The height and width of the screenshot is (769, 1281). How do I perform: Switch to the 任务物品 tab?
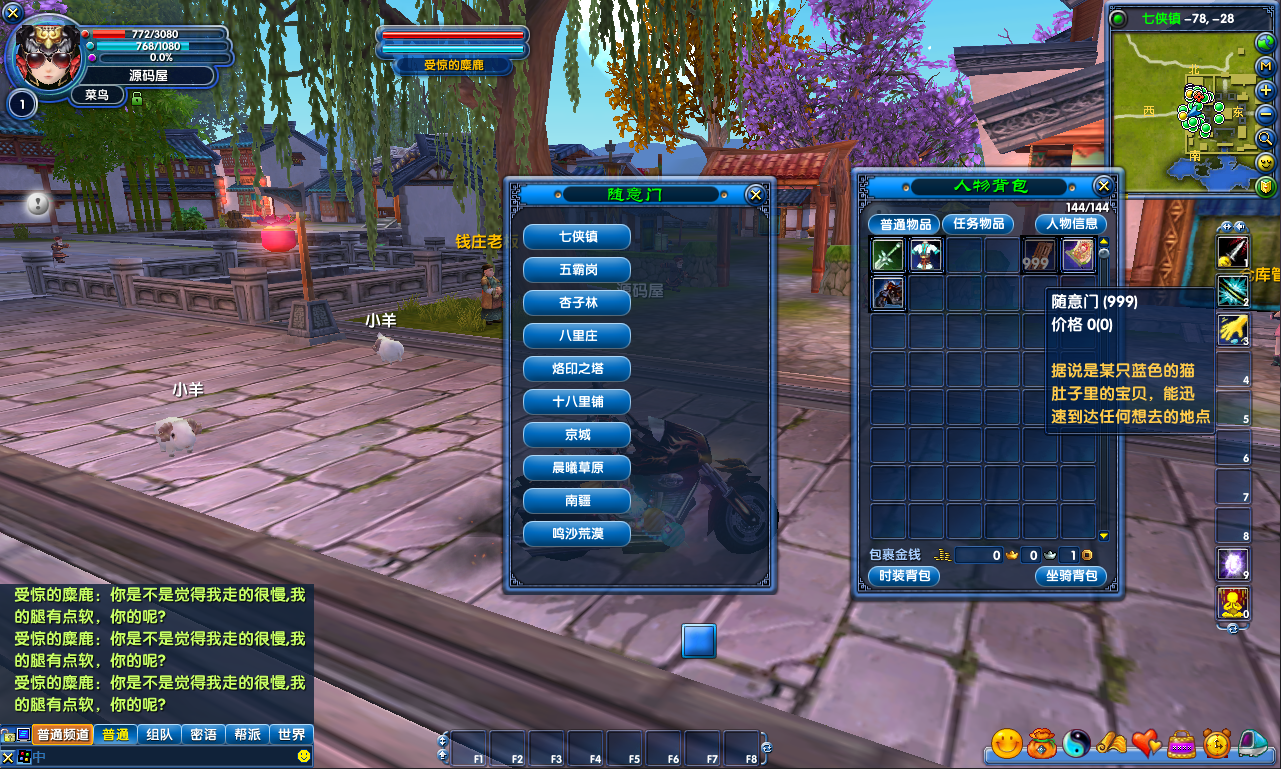coord(977,224)
